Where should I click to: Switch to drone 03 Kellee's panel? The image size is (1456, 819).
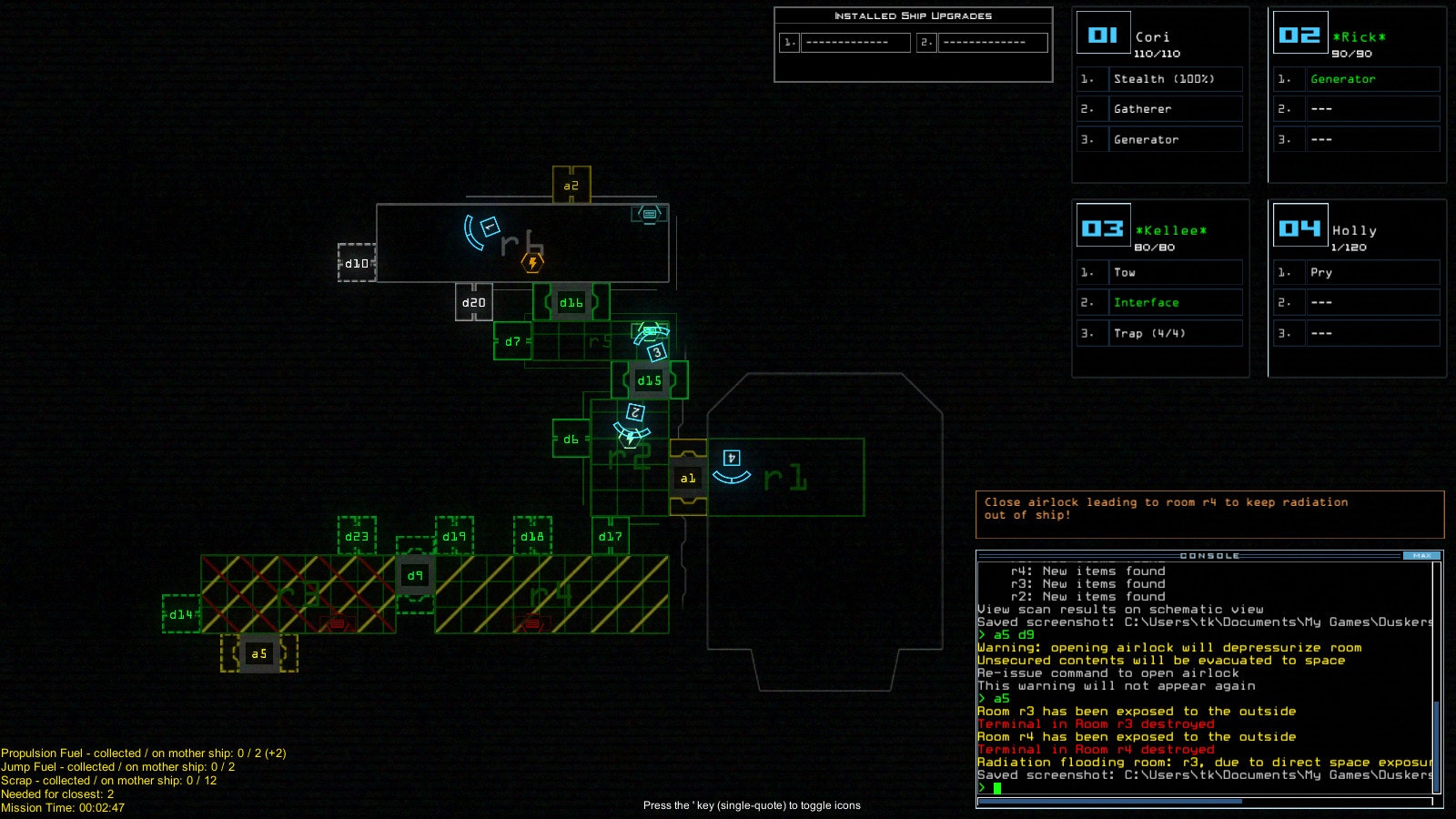1103,227
